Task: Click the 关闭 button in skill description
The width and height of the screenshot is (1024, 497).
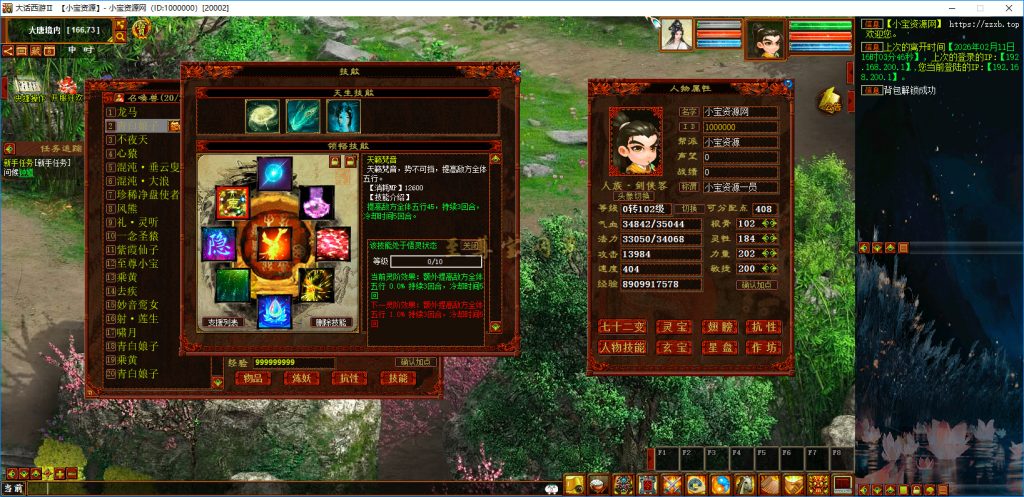Action: click(471, 246)
